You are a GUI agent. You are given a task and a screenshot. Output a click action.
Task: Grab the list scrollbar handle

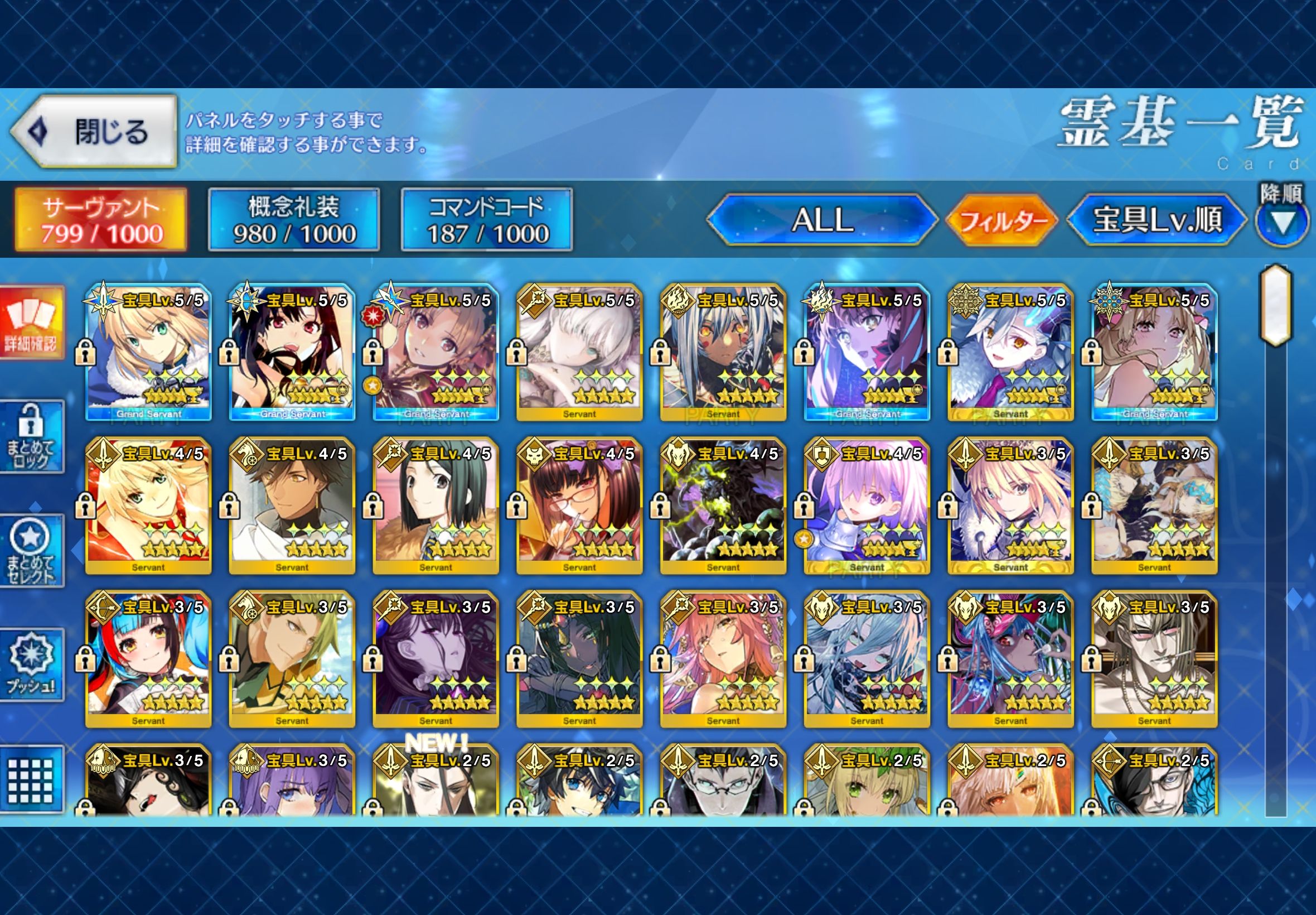1275,305
